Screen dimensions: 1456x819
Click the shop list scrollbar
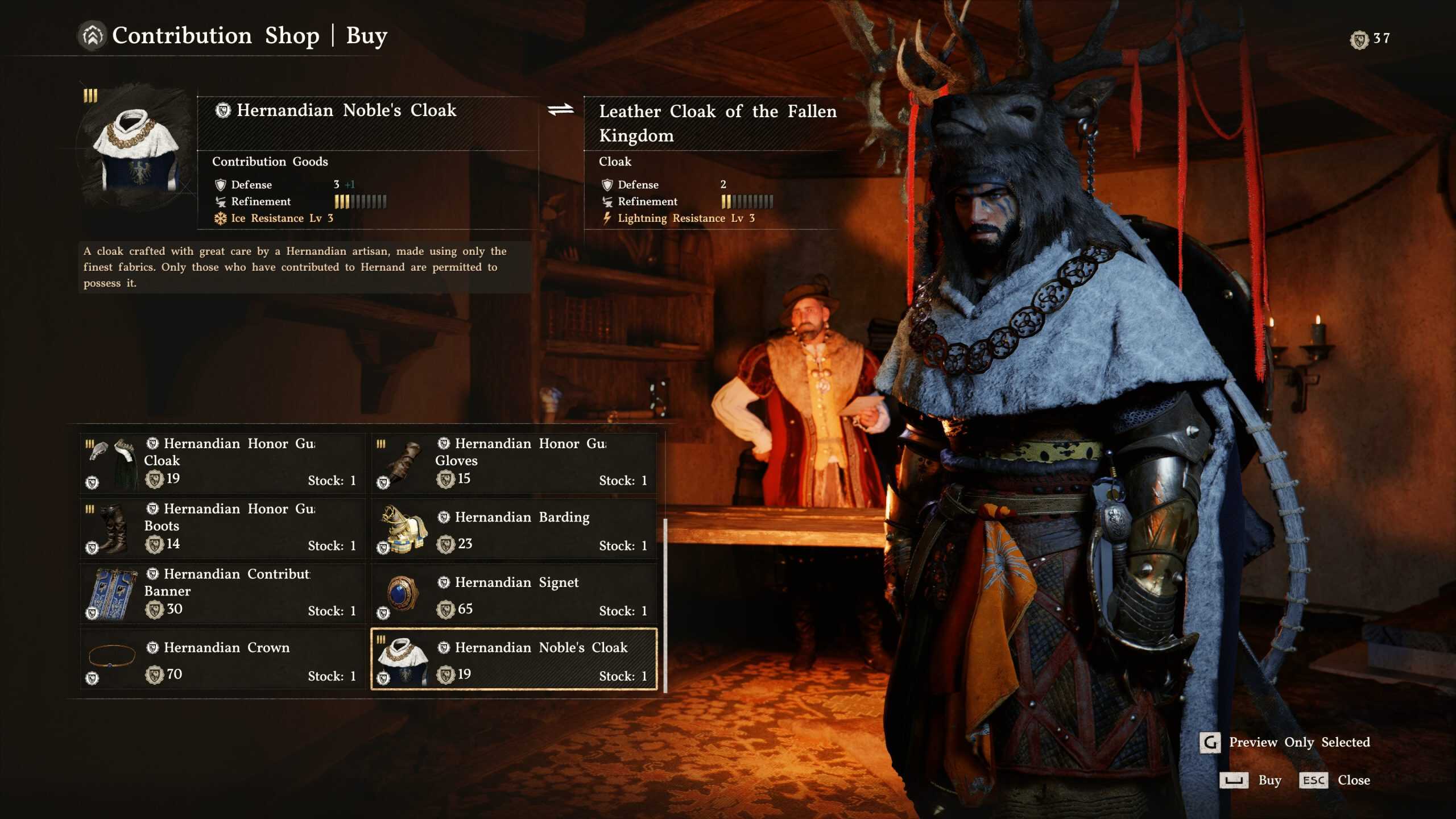665,605
